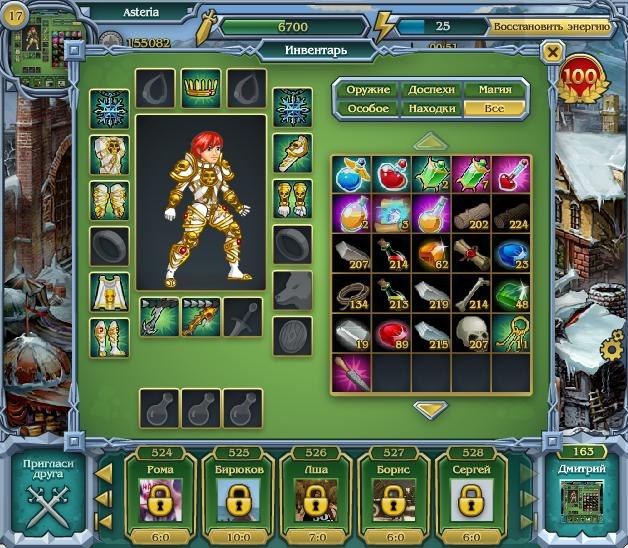Select the Магия filter tab
This screenshot has height=548, width=628.
tap(495, 90)
